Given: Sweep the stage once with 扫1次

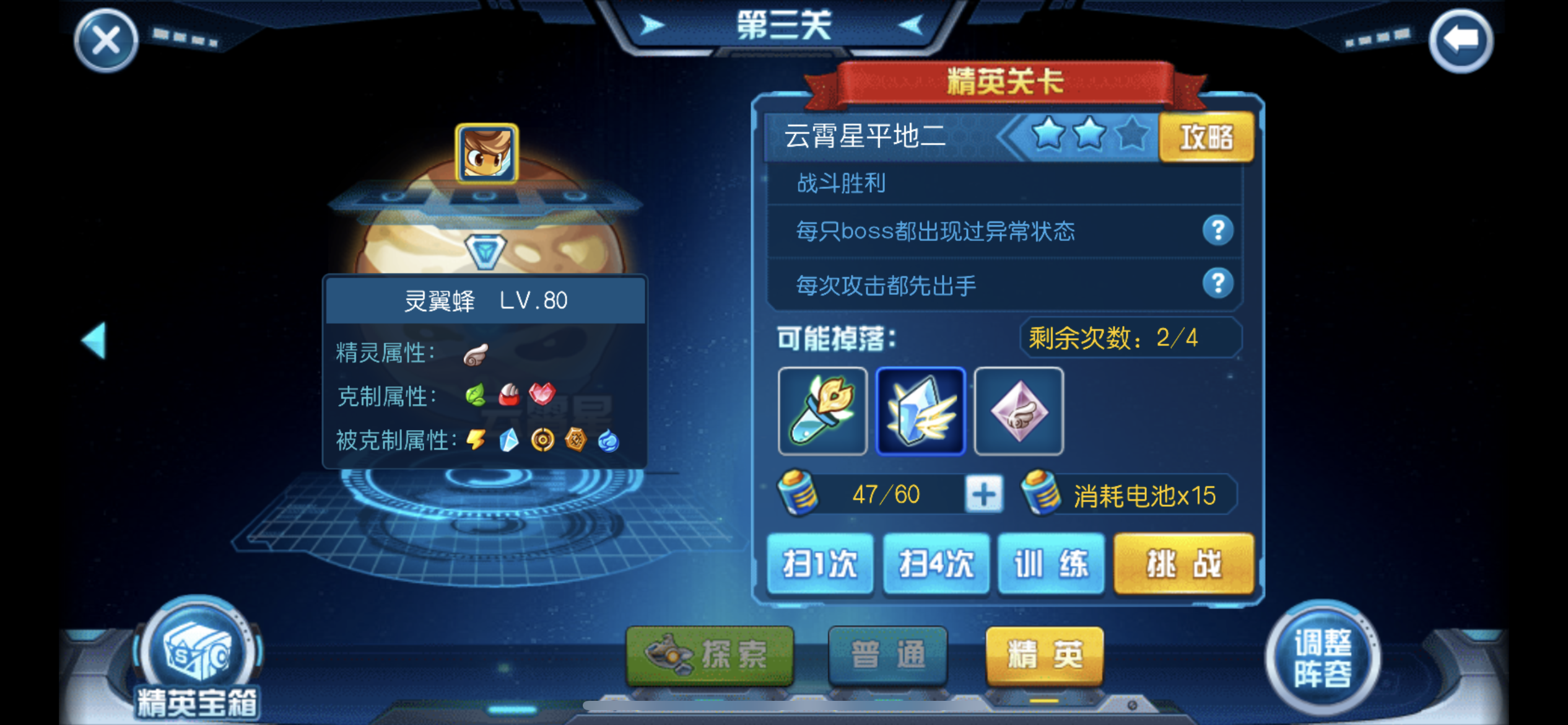Looking at the screenshot, I should pyautogui.click(x=821, y=565).
